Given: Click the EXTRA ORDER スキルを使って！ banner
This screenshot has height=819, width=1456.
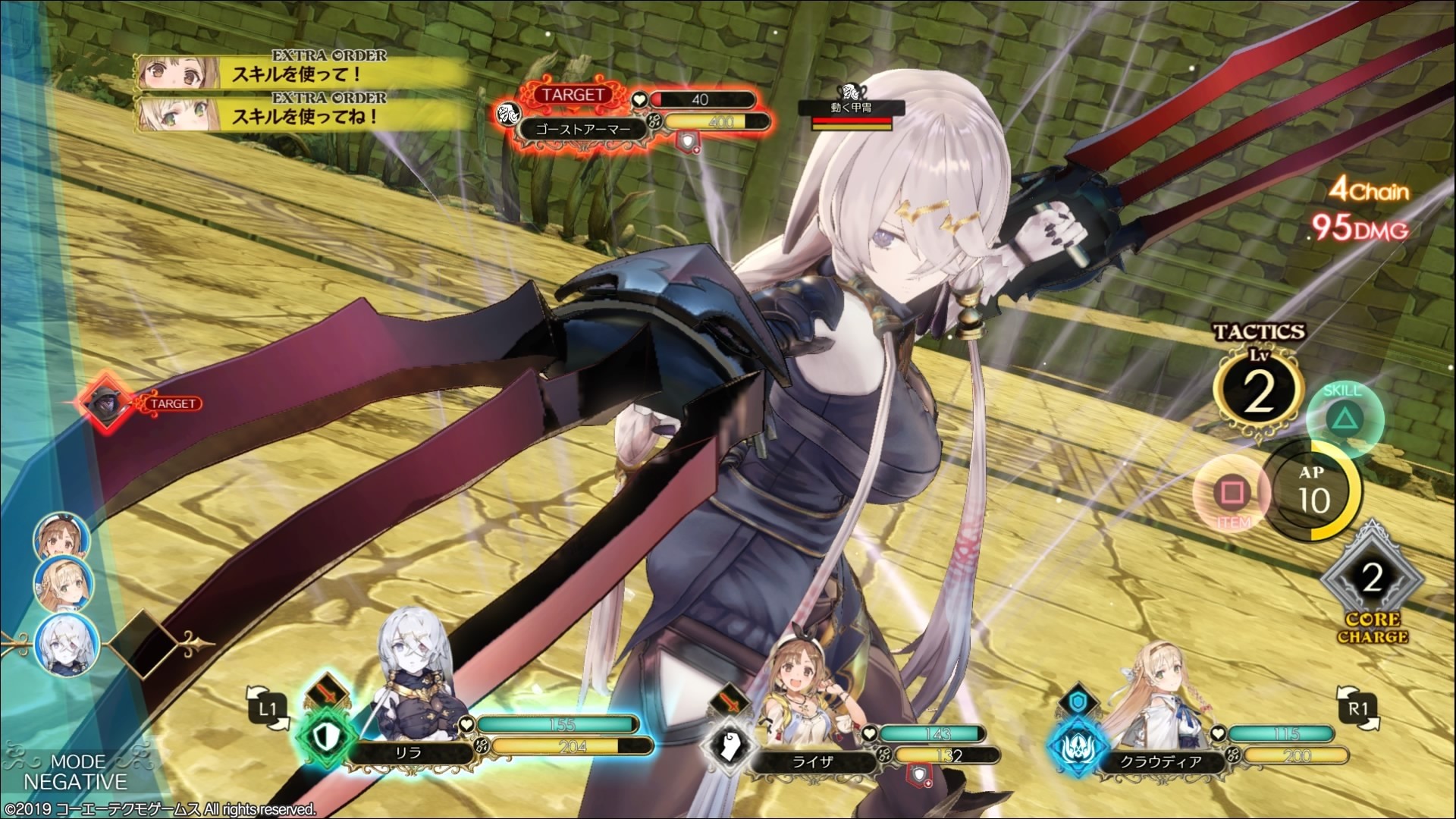Looking at the screenshot, I should [290, 70].
